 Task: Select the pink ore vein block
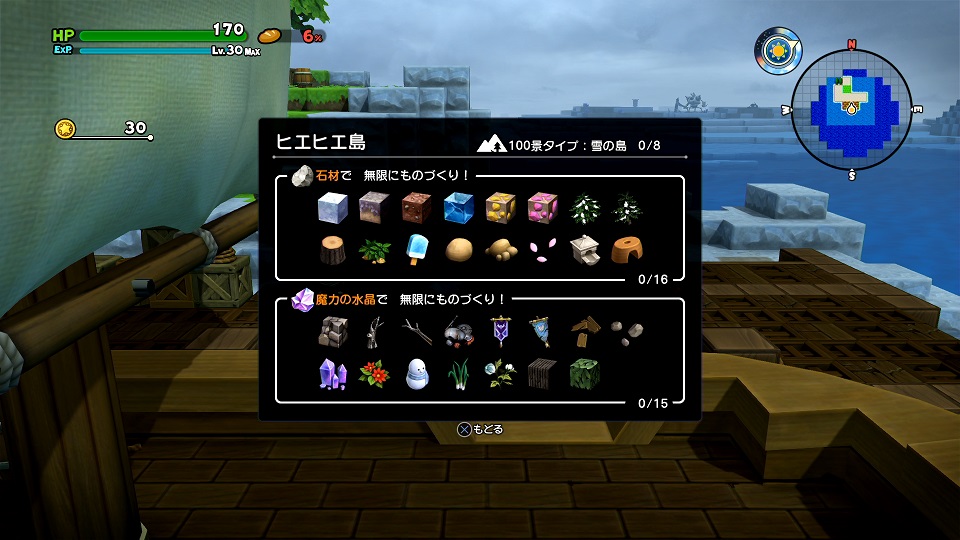click(542, 208)
